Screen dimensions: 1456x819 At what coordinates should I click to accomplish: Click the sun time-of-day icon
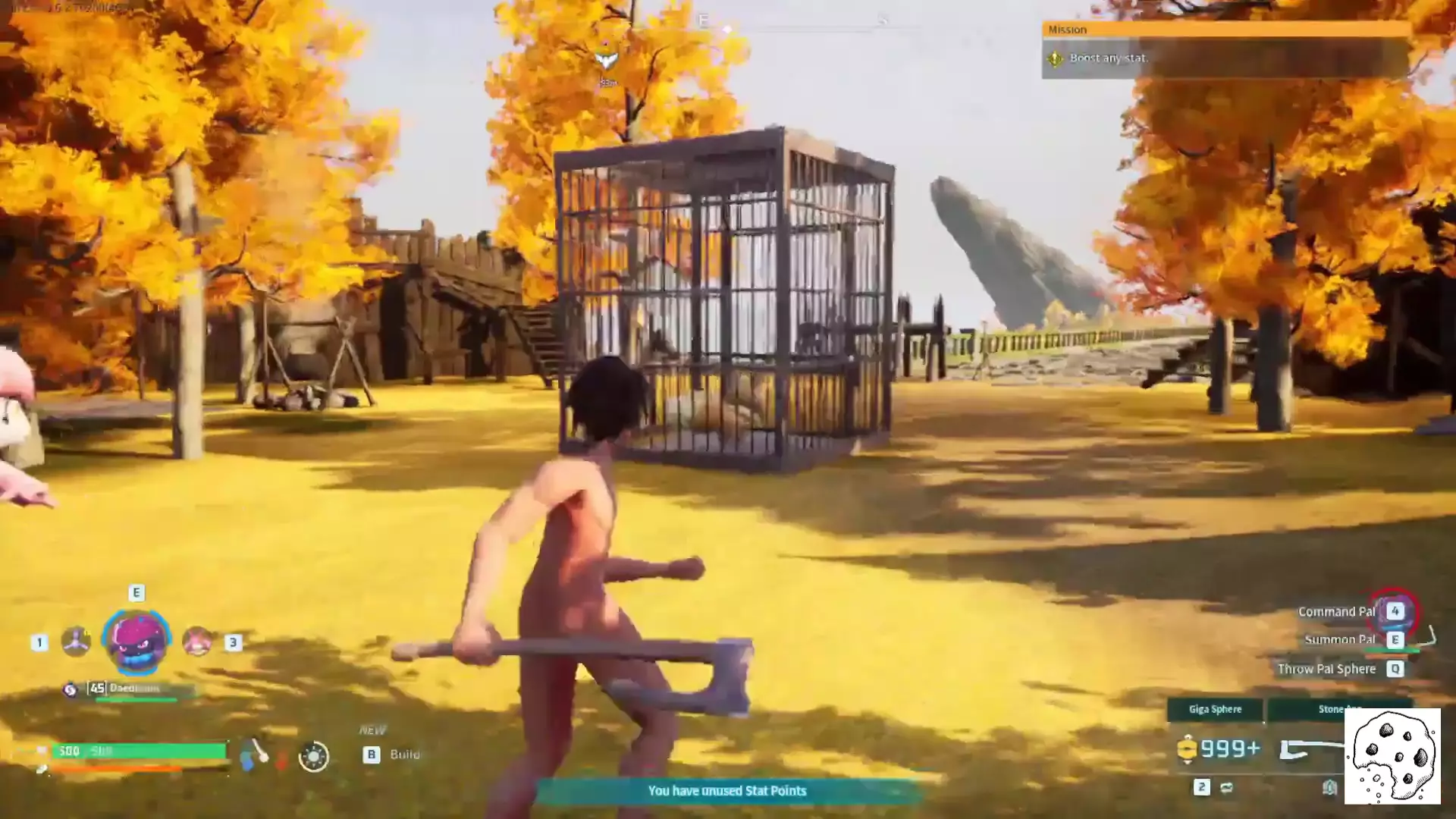coord(313,756)
